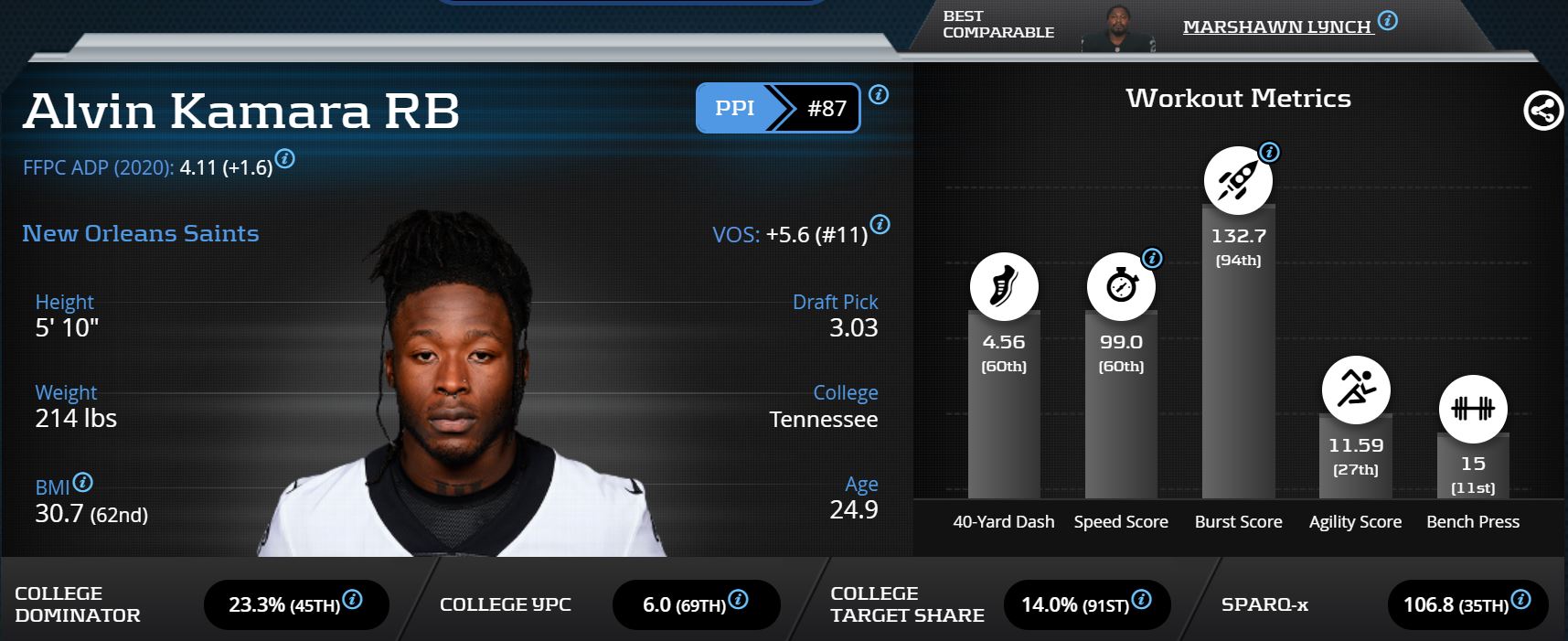The height and width of the screenshot is (641, 1568).
Task: Select the 40-Yard Dash shoe icon
Action: coord(1003,287)
